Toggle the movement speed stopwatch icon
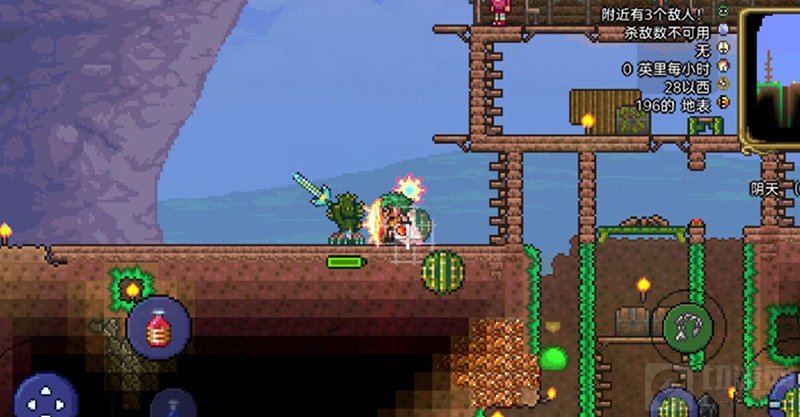Viewport: 800px width, 417px height. click(724, 68)
